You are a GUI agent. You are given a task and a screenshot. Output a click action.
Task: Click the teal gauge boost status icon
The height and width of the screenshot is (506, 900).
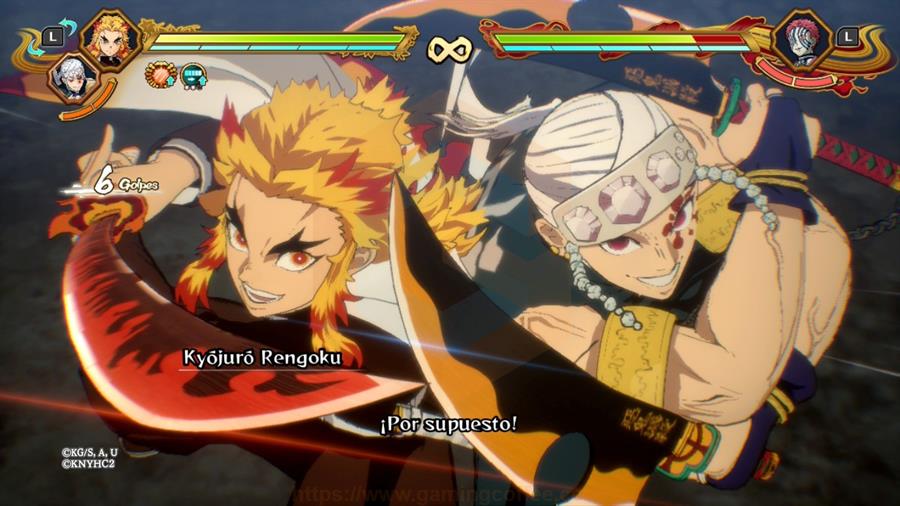coord(192,73)
